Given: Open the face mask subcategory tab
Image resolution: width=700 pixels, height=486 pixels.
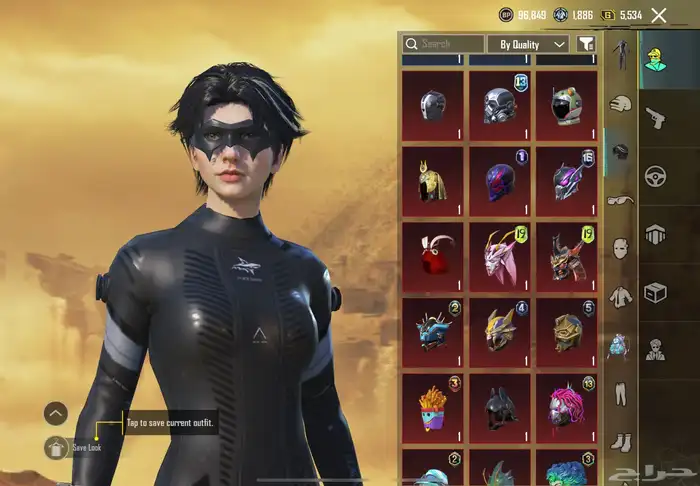Looking at the screenshot, I should 620,247.
